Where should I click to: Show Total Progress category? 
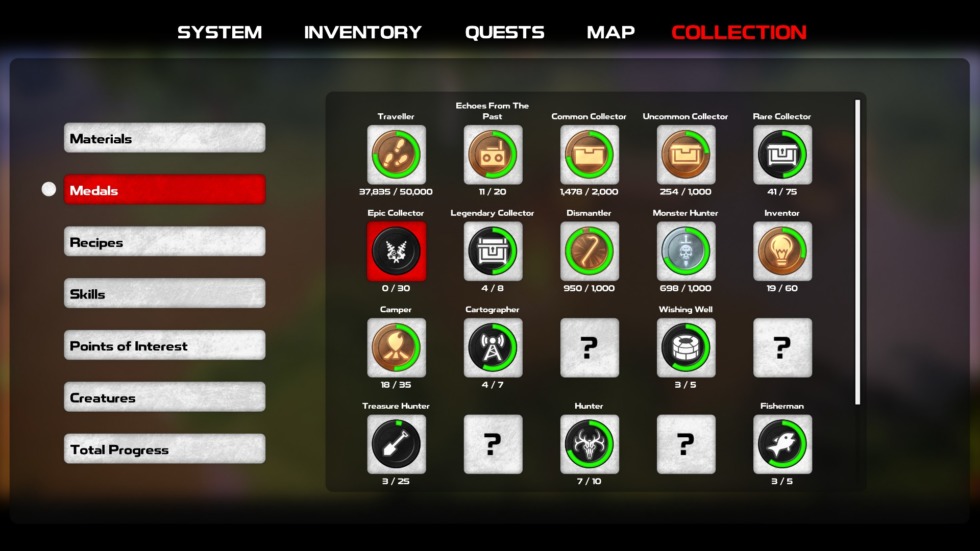point(164,449)
